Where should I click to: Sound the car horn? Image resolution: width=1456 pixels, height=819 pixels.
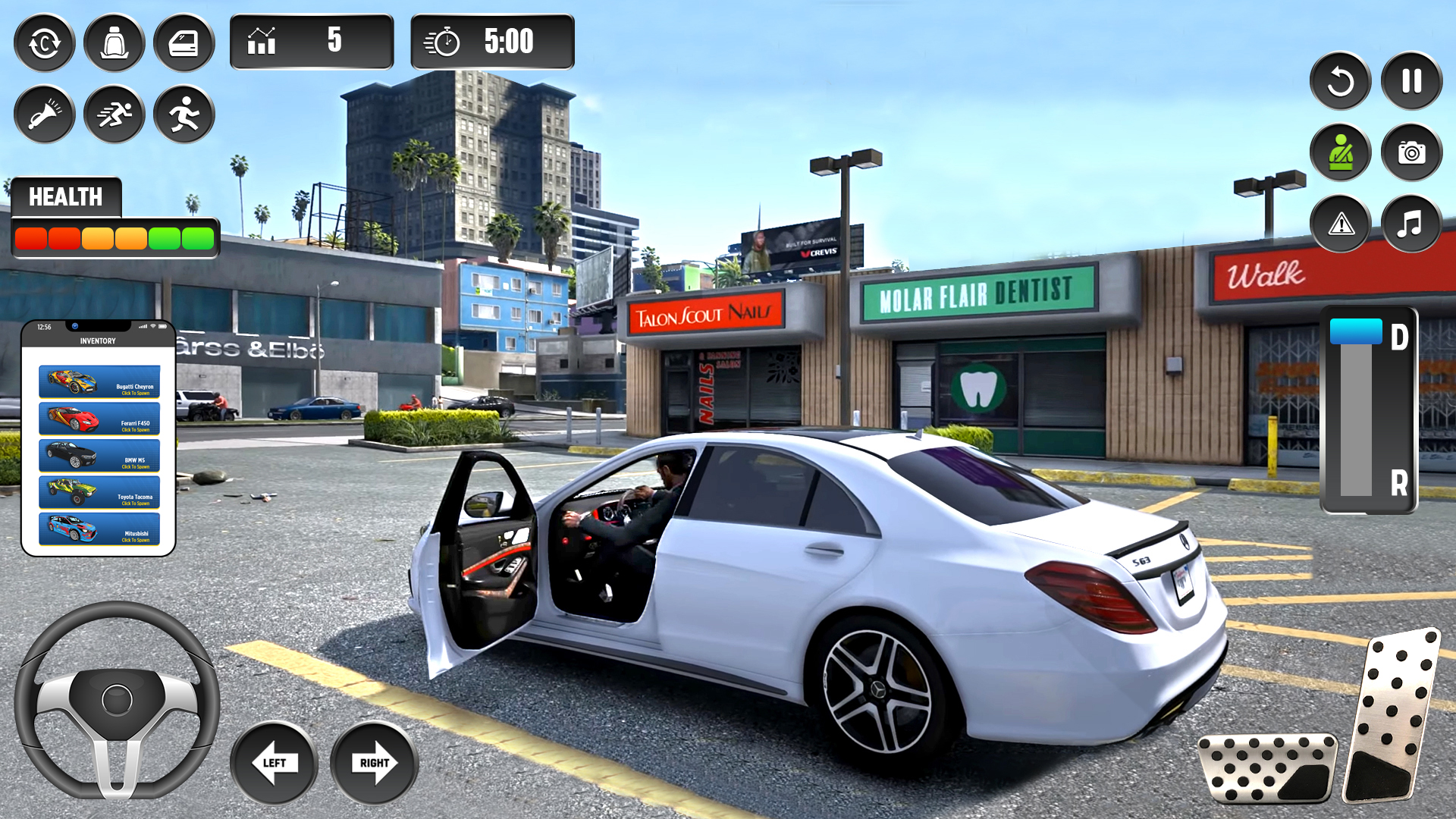[x=45, y=115]
